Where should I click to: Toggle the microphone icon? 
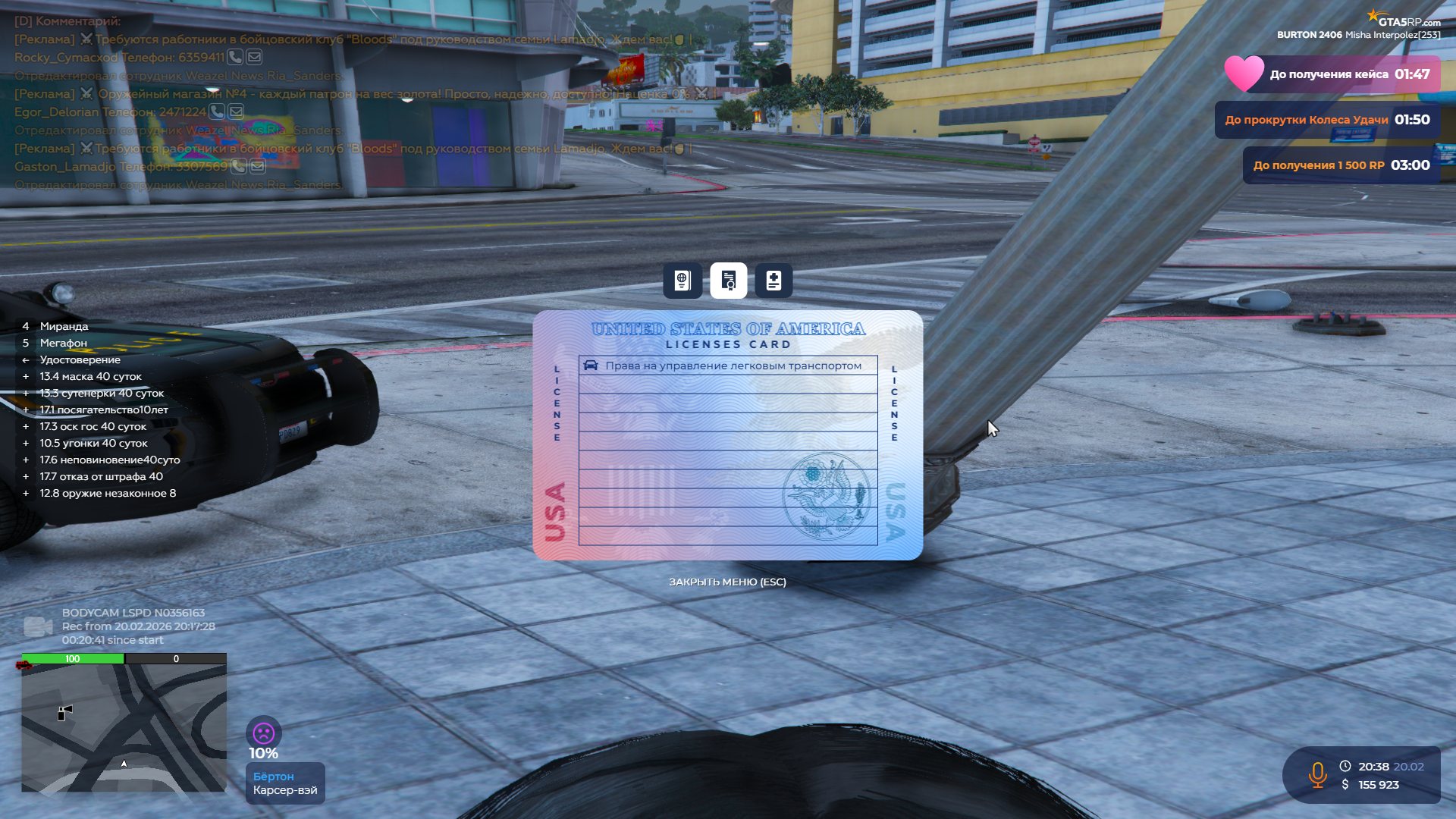click(1317, 775)
